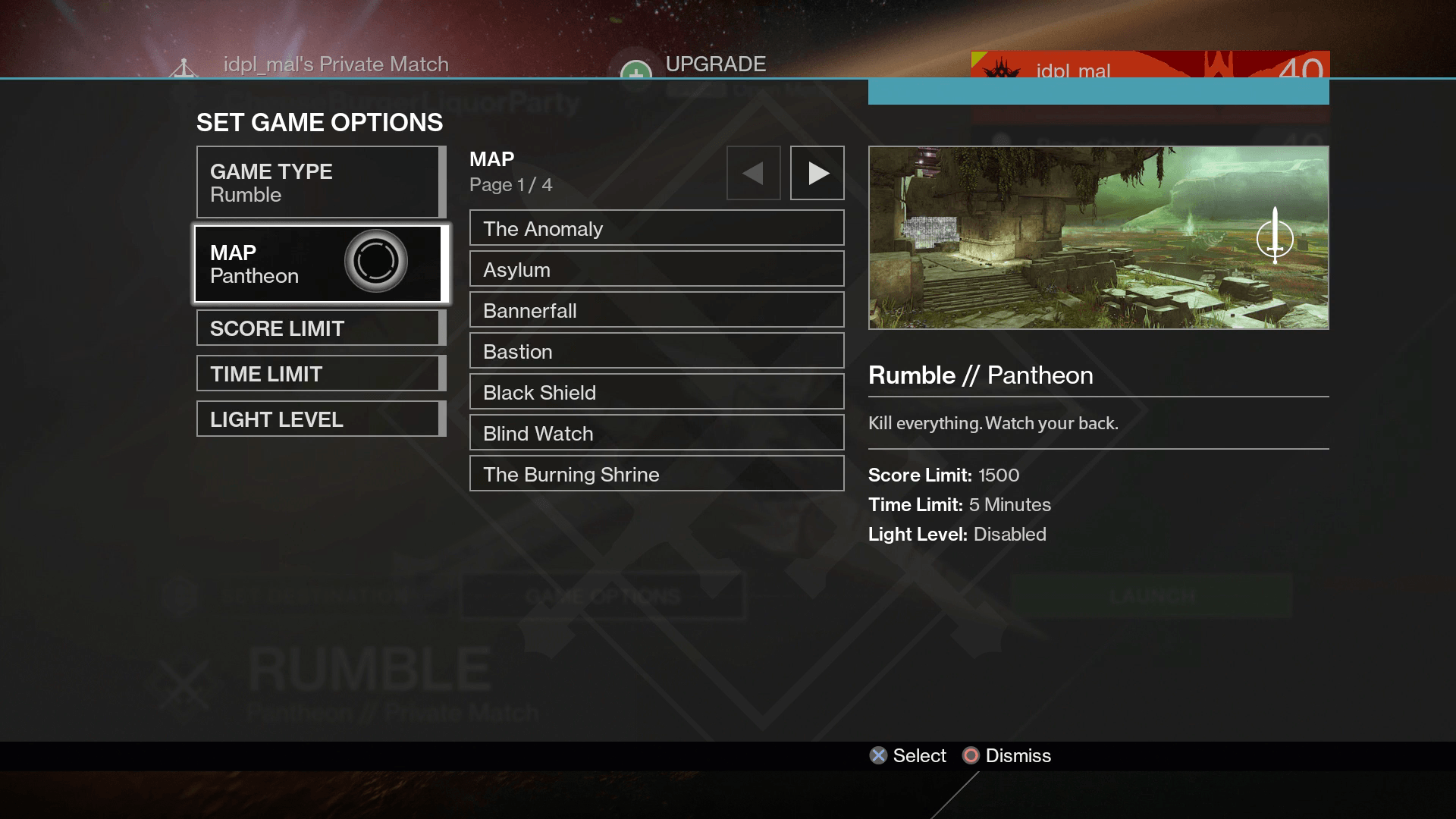Open the Time Limit setting
The width and height of the screenshot is (1456, 819).
pos(318,373)
